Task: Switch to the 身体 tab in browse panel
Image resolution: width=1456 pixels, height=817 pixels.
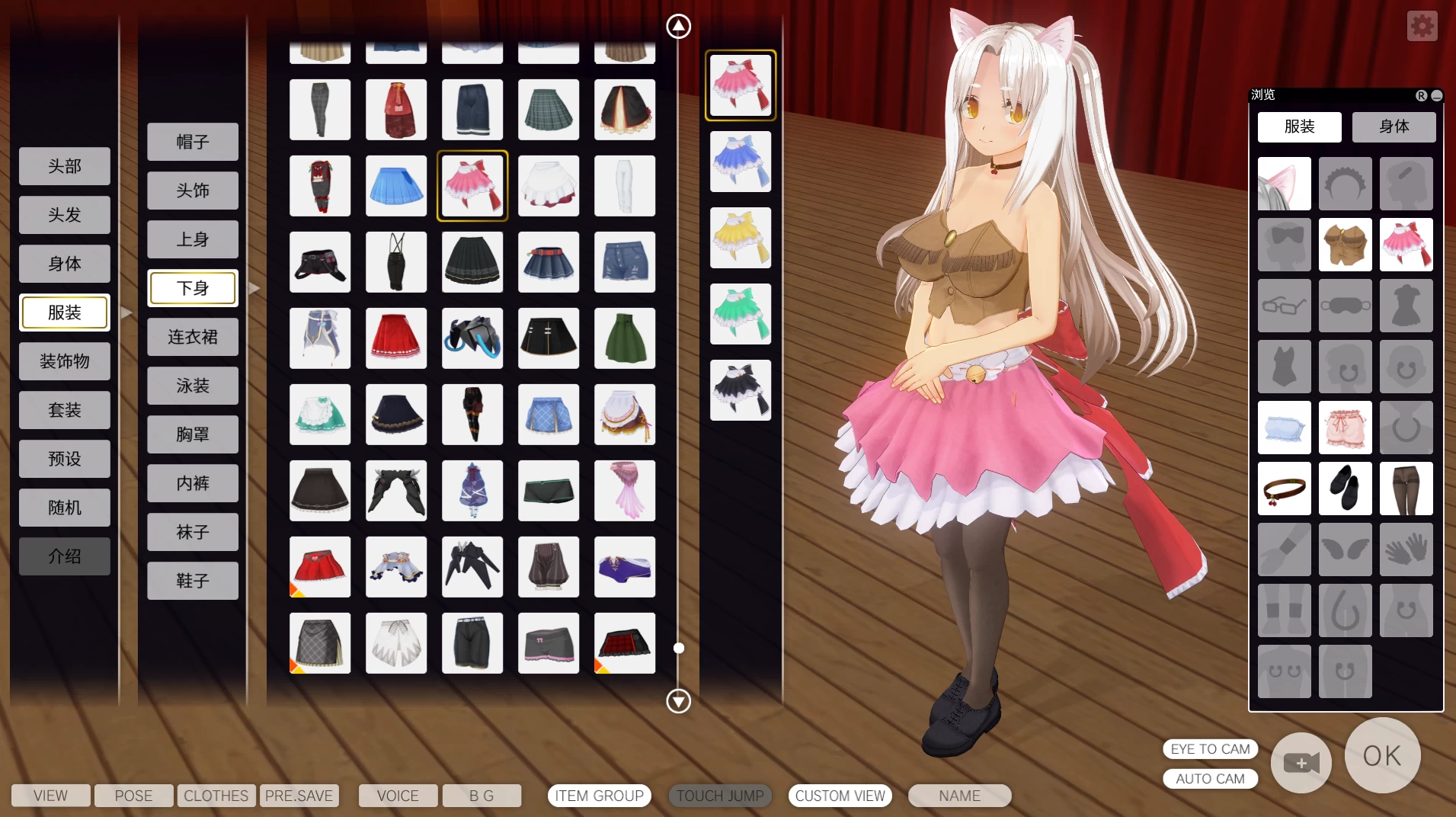Action: point(1394,127)
